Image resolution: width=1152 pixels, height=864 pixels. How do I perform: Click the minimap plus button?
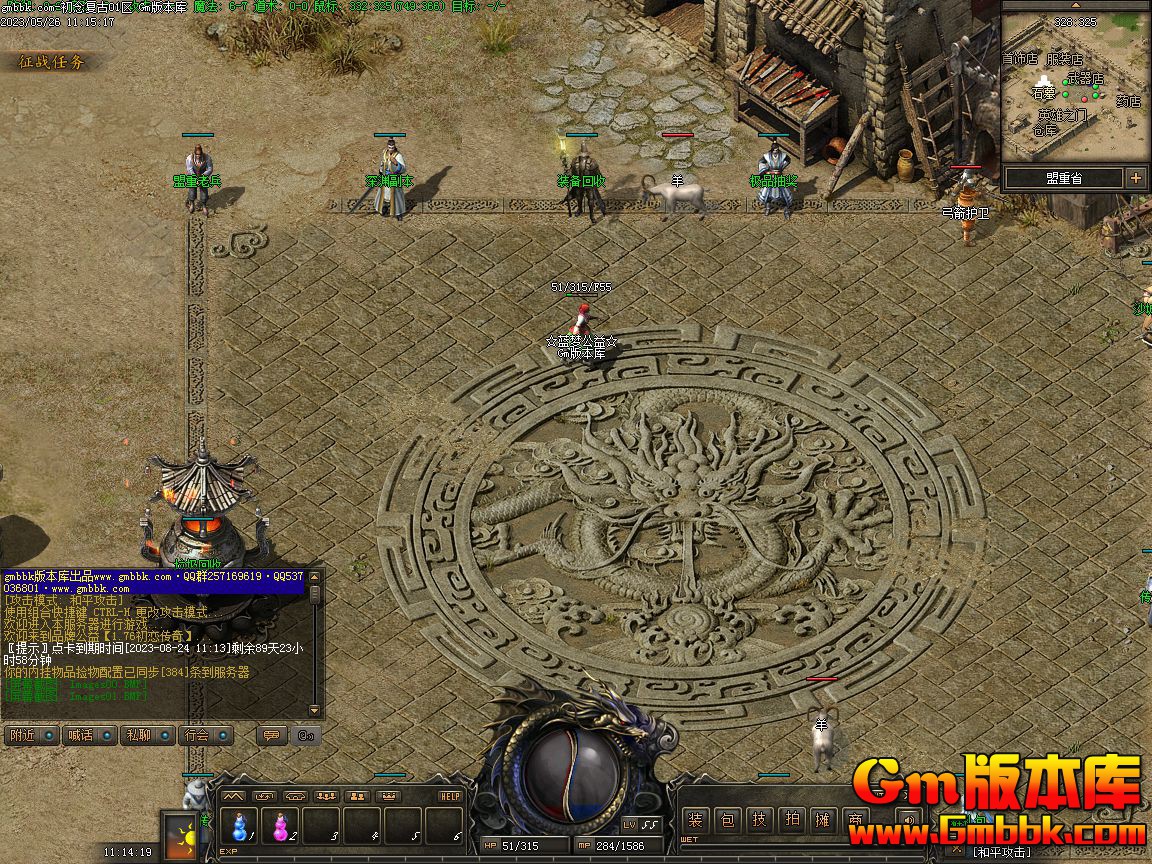[1136, 178]
